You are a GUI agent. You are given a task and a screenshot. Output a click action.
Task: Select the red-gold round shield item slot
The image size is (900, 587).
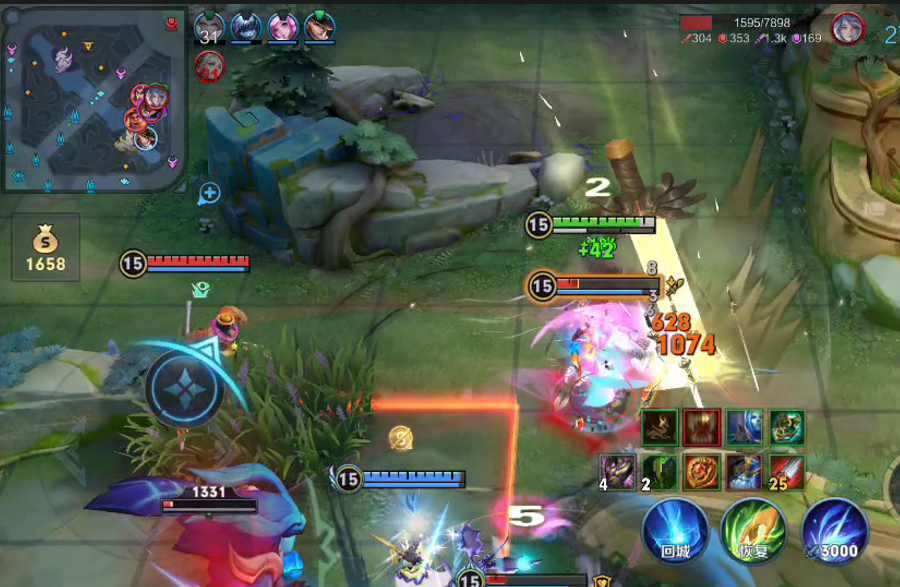702,471
